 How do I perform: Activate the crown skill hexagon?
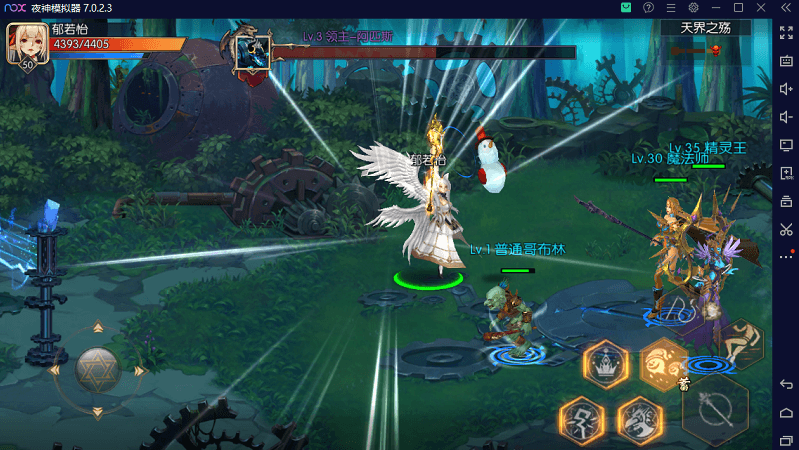605,364
